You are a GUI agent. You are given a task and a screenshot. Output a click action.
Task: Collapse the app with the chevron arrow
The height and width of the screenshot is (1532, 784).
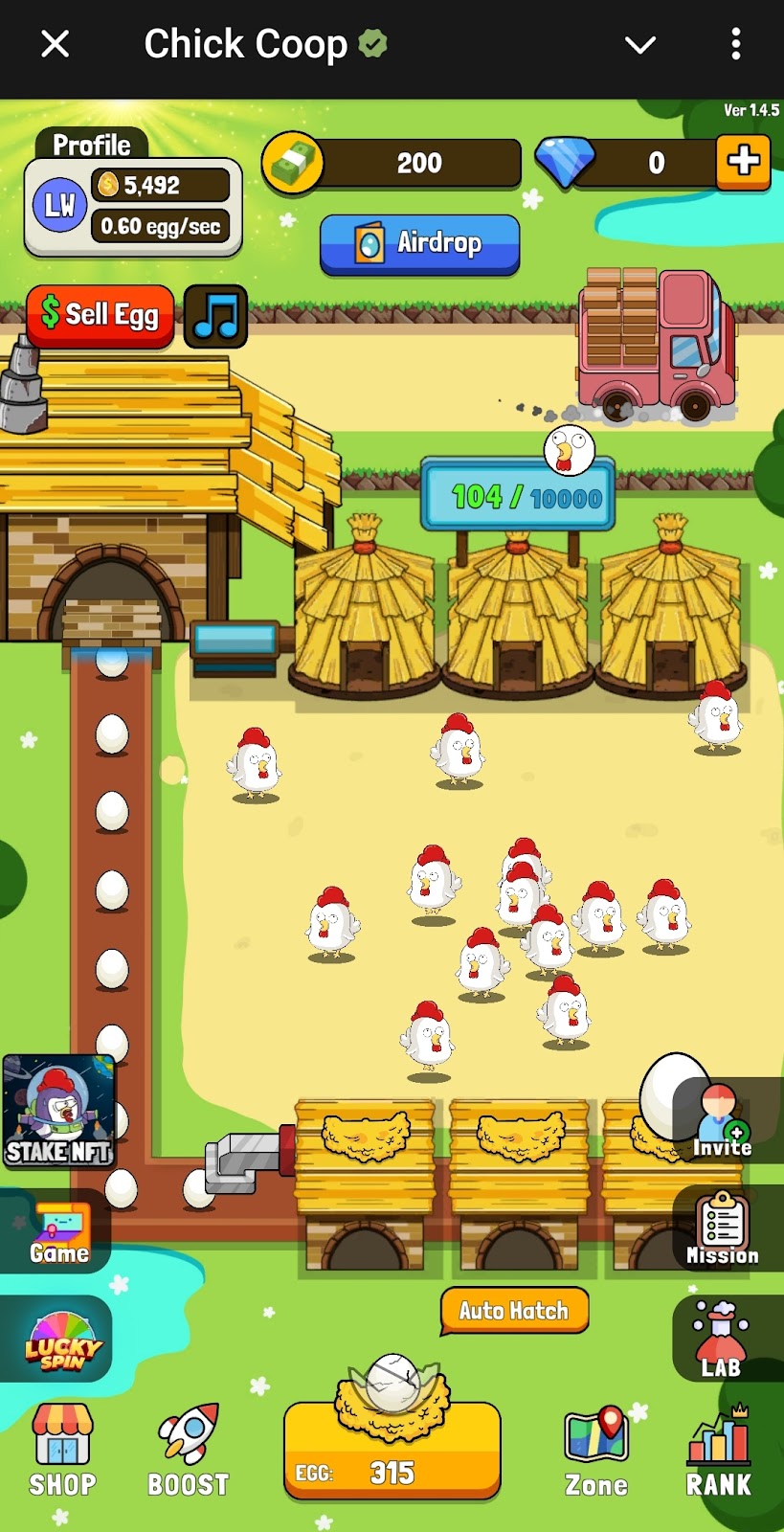point(639,45)
